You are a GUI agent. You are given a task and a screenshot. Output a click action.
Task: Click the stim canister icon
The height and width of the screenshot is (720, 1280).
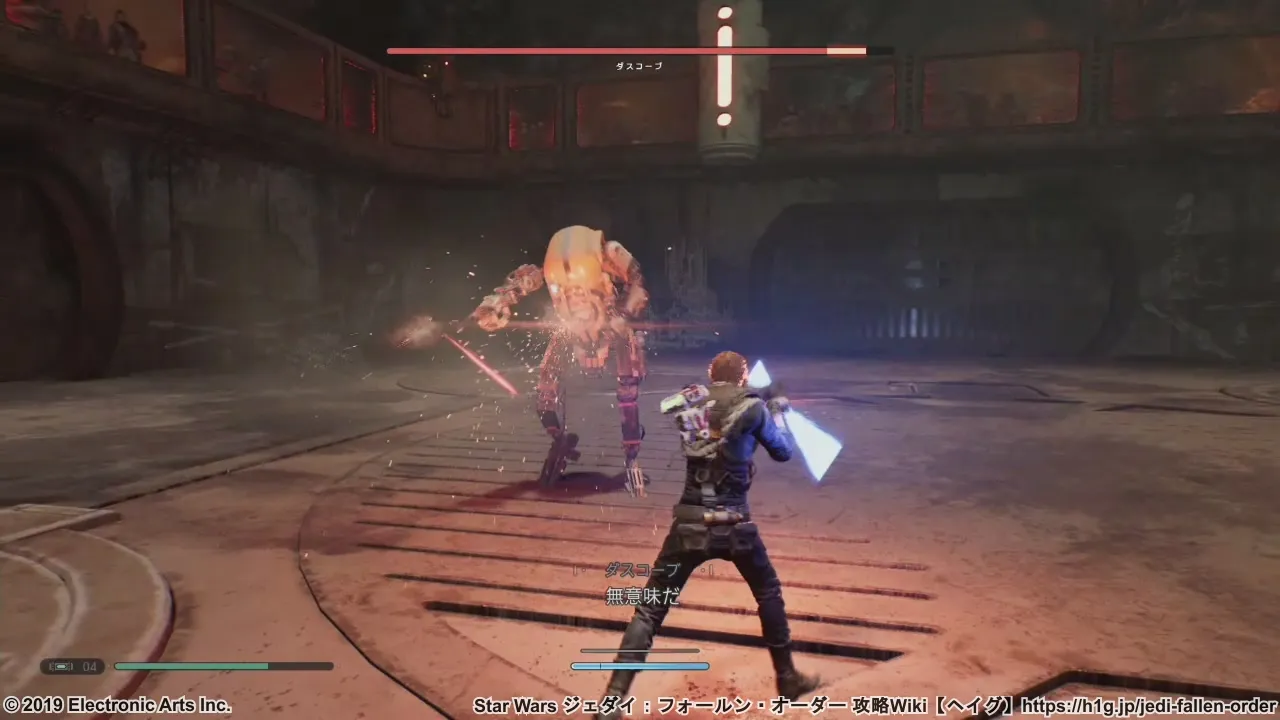click(62, 666)
